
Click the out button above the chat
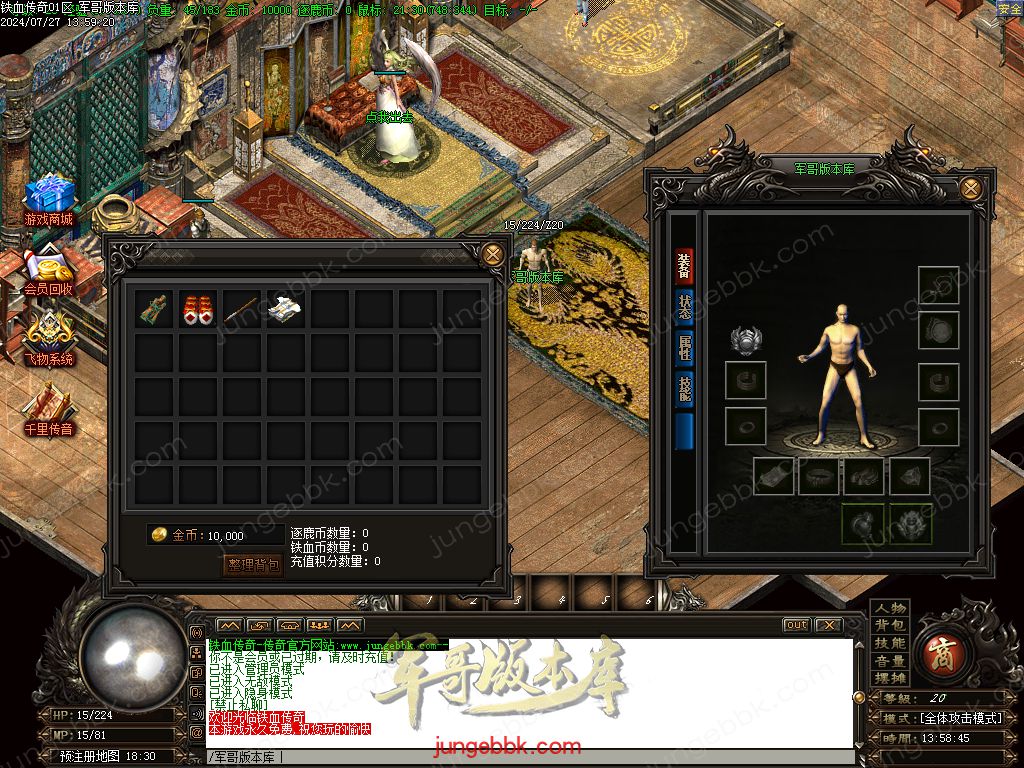796,625
